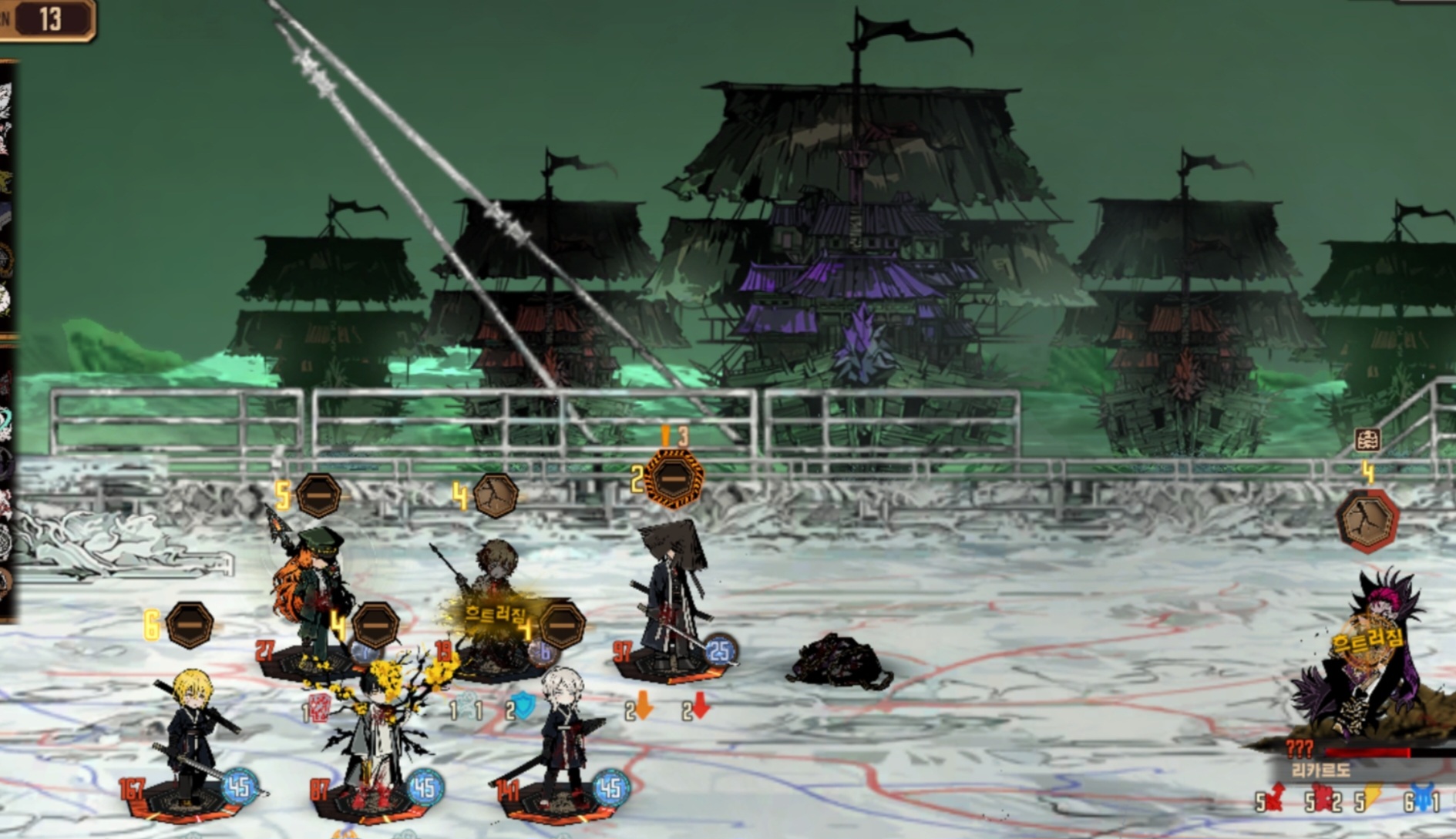Select the cracked brown speed die beside yellow 4

(x=495, y=495)
